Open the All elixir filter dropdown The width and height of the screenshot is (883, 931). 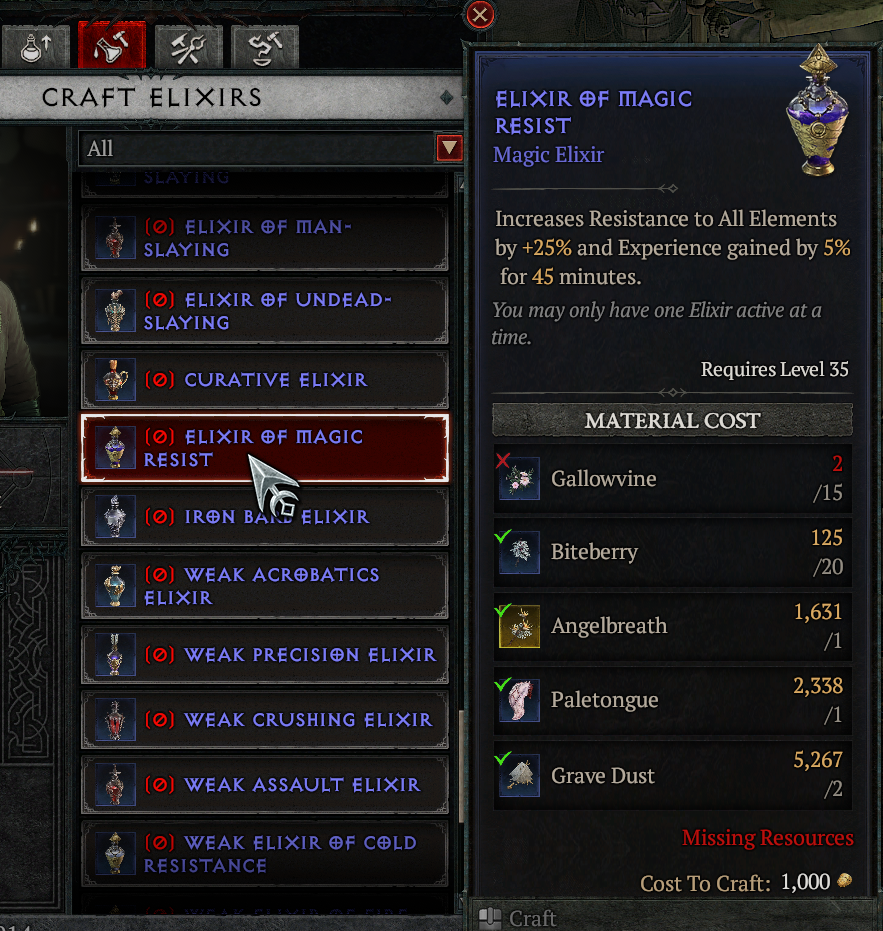449,149
